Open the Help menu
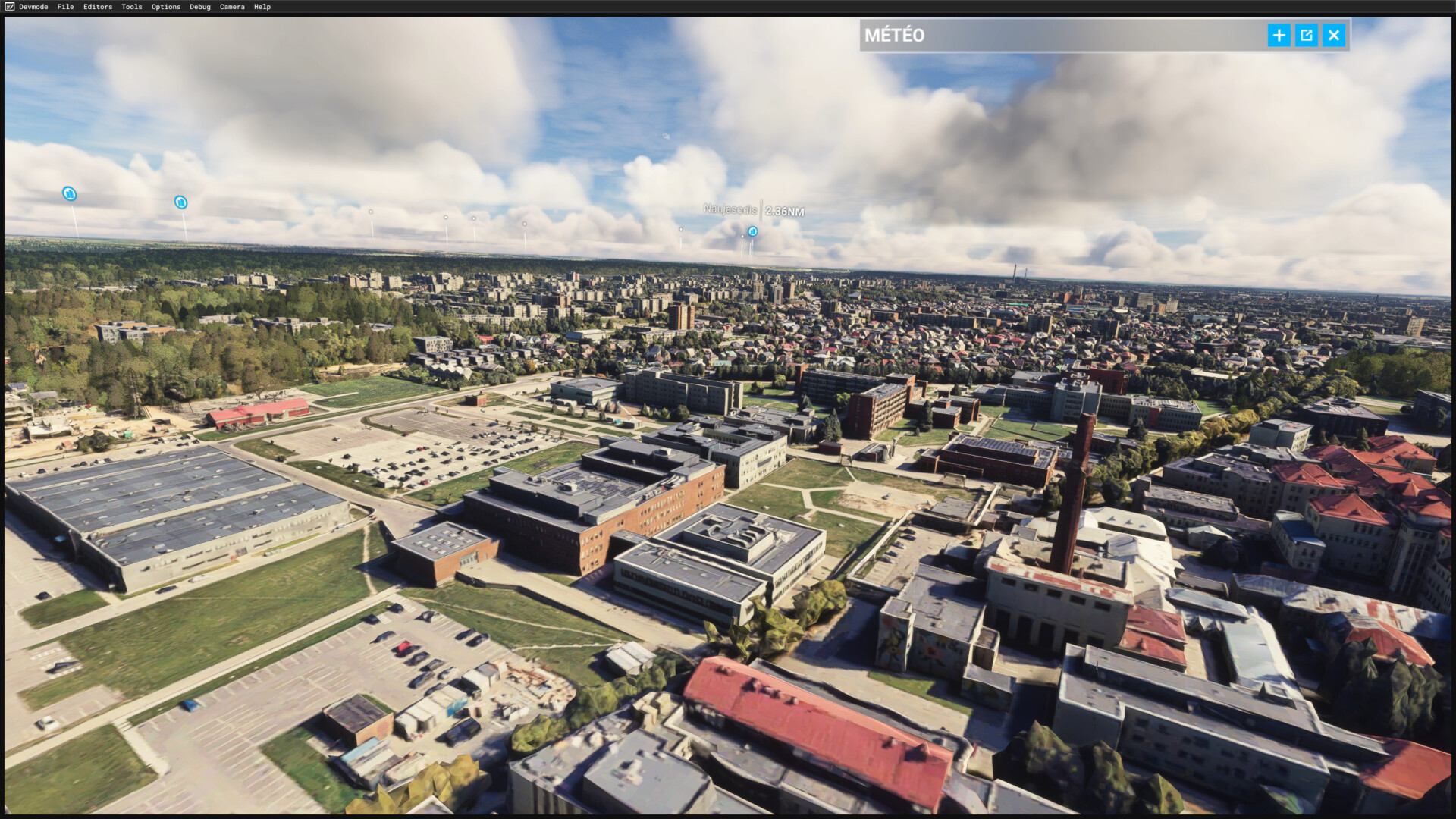Viewport: 1456px width, 819px height. [262, 7]
